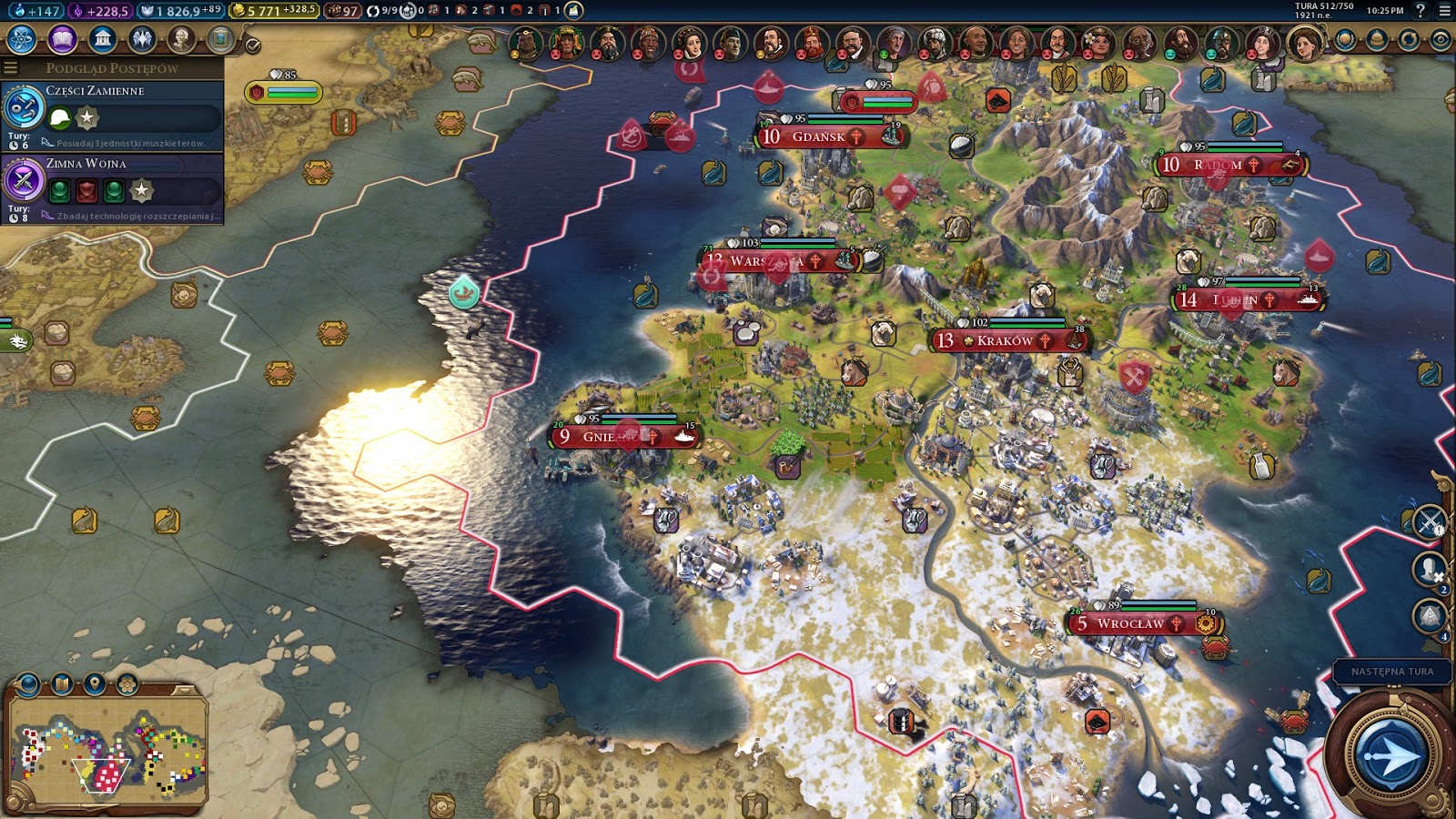Open the world rankings laurel globe icon

(x=1345, y=40)
